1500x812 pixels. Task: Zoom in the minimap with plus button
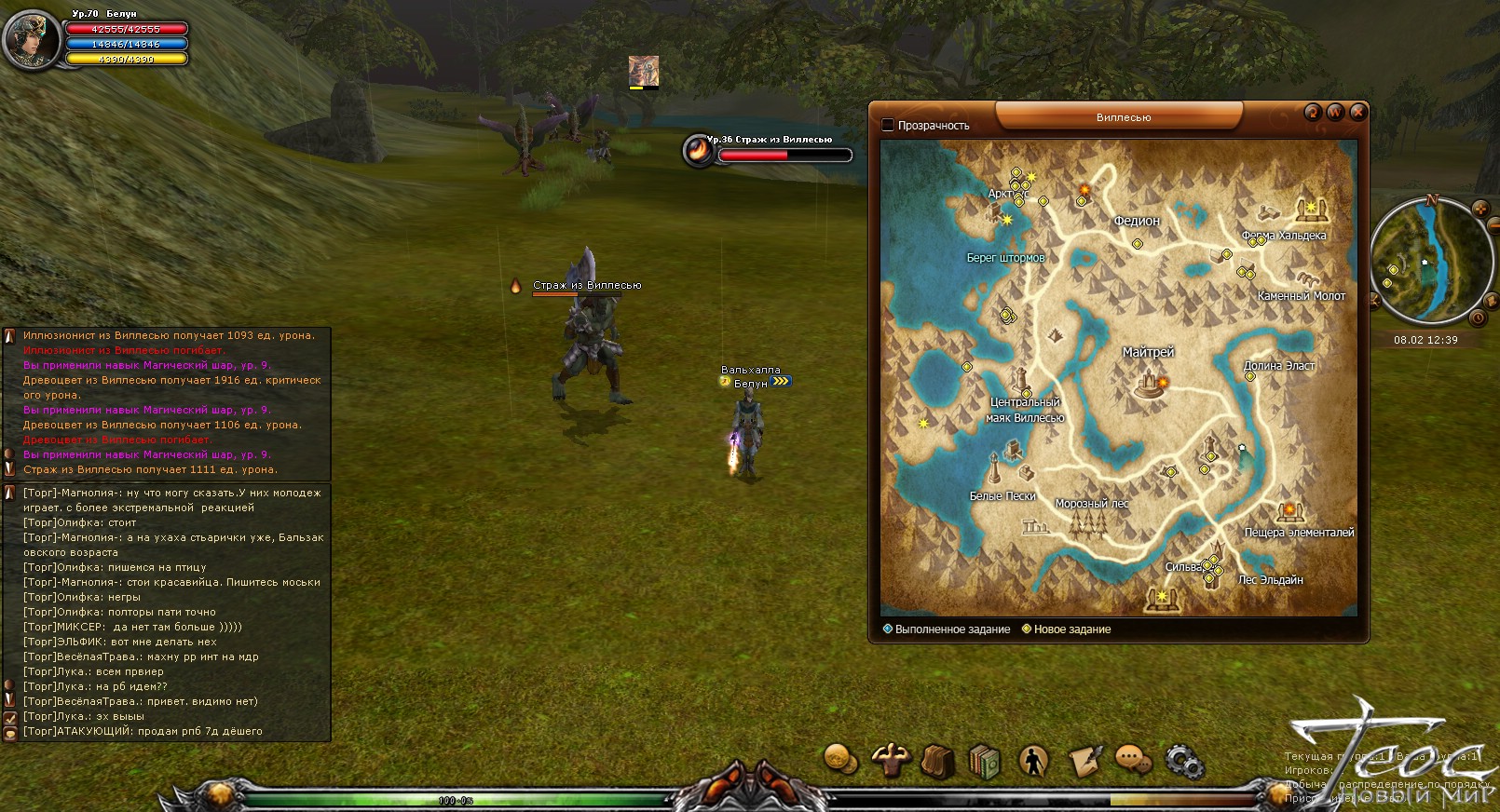pyautogui.click(x=1480, y=210)
